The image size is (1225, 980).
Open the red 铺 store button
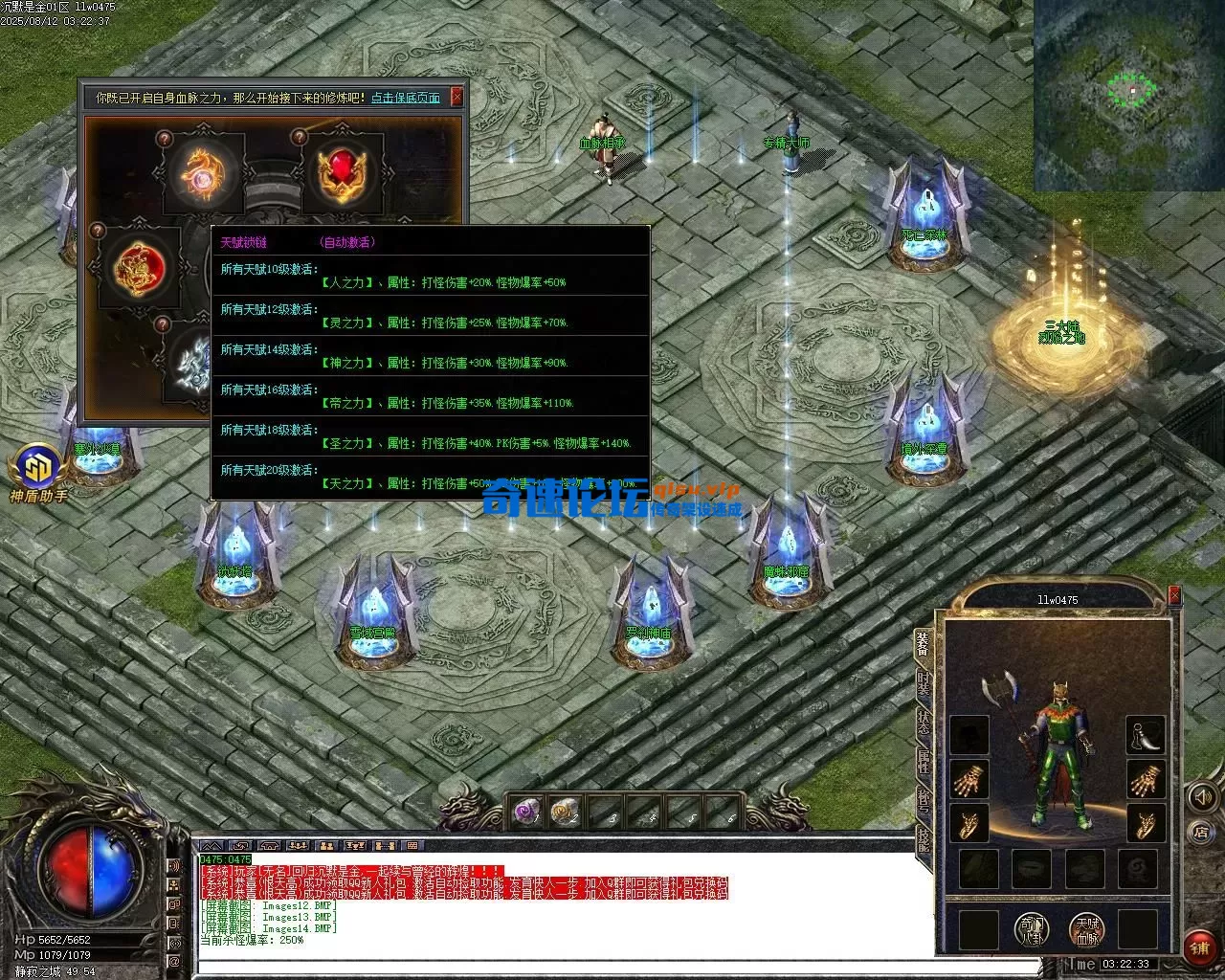pyautogui.click(x=1200, y=947)
